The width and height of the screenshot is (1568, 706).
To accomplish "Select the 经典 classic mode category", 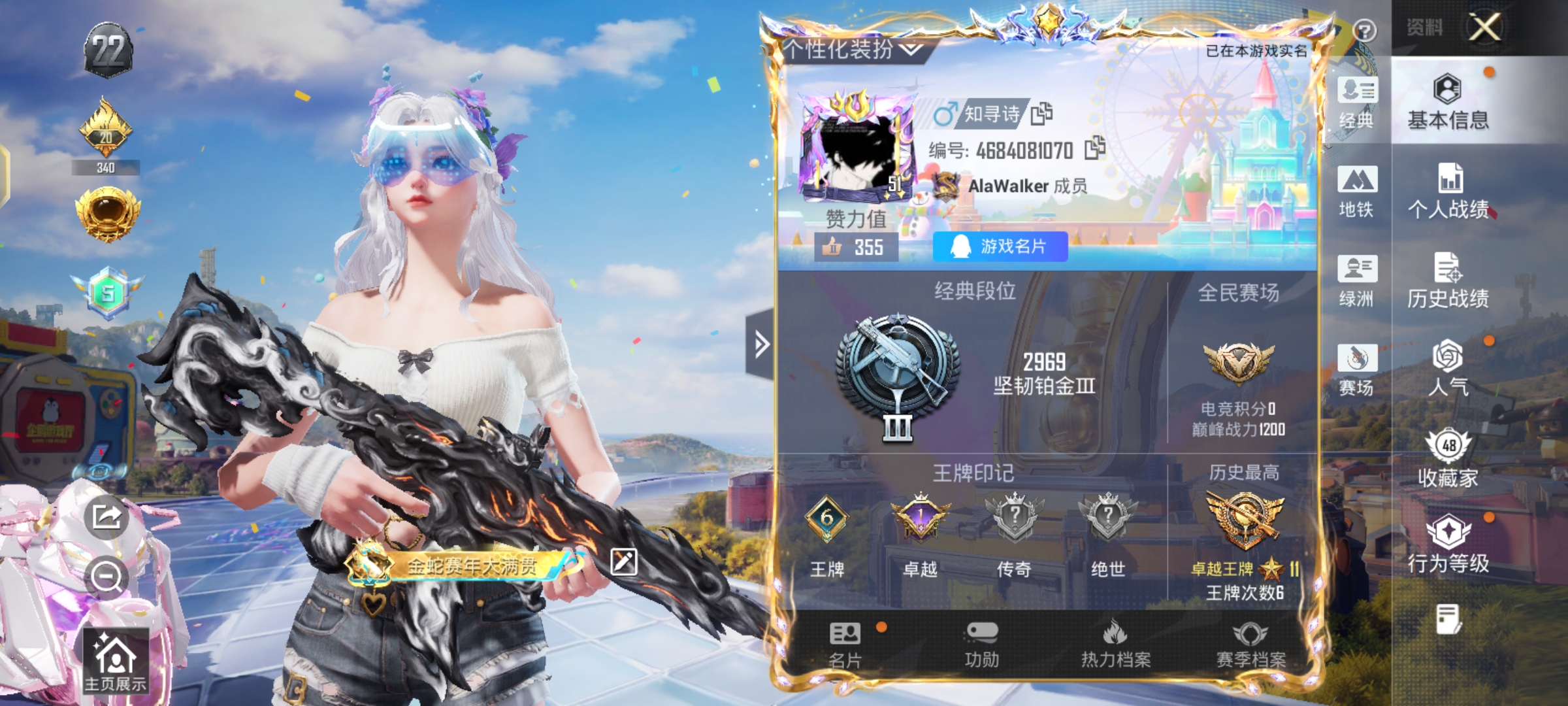I will (x=1357, y=102).
